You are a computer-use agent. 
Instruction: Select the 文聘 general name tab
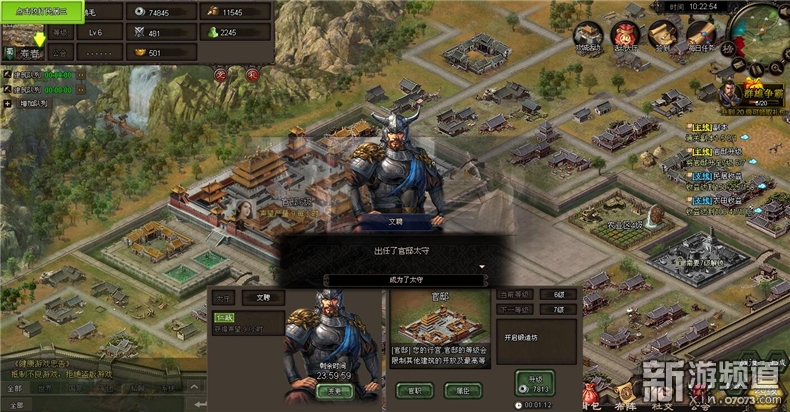coord(263,298)
